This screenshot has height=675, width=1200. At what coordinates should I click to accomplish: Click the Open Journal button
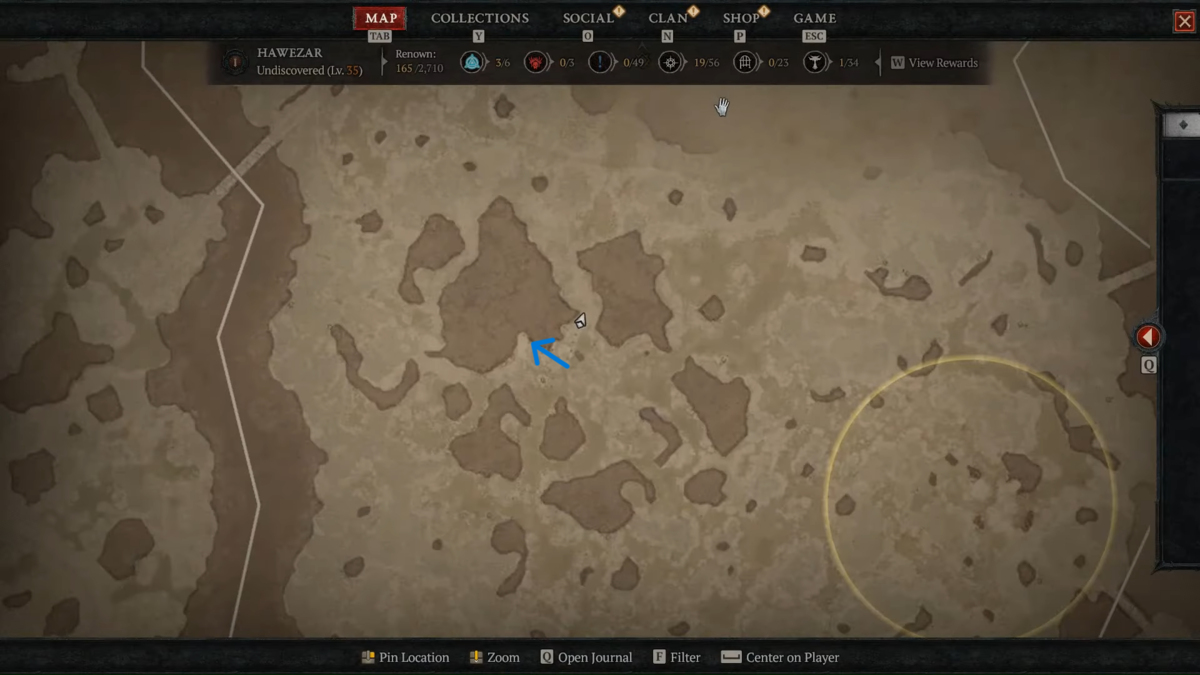click(586, 658)
